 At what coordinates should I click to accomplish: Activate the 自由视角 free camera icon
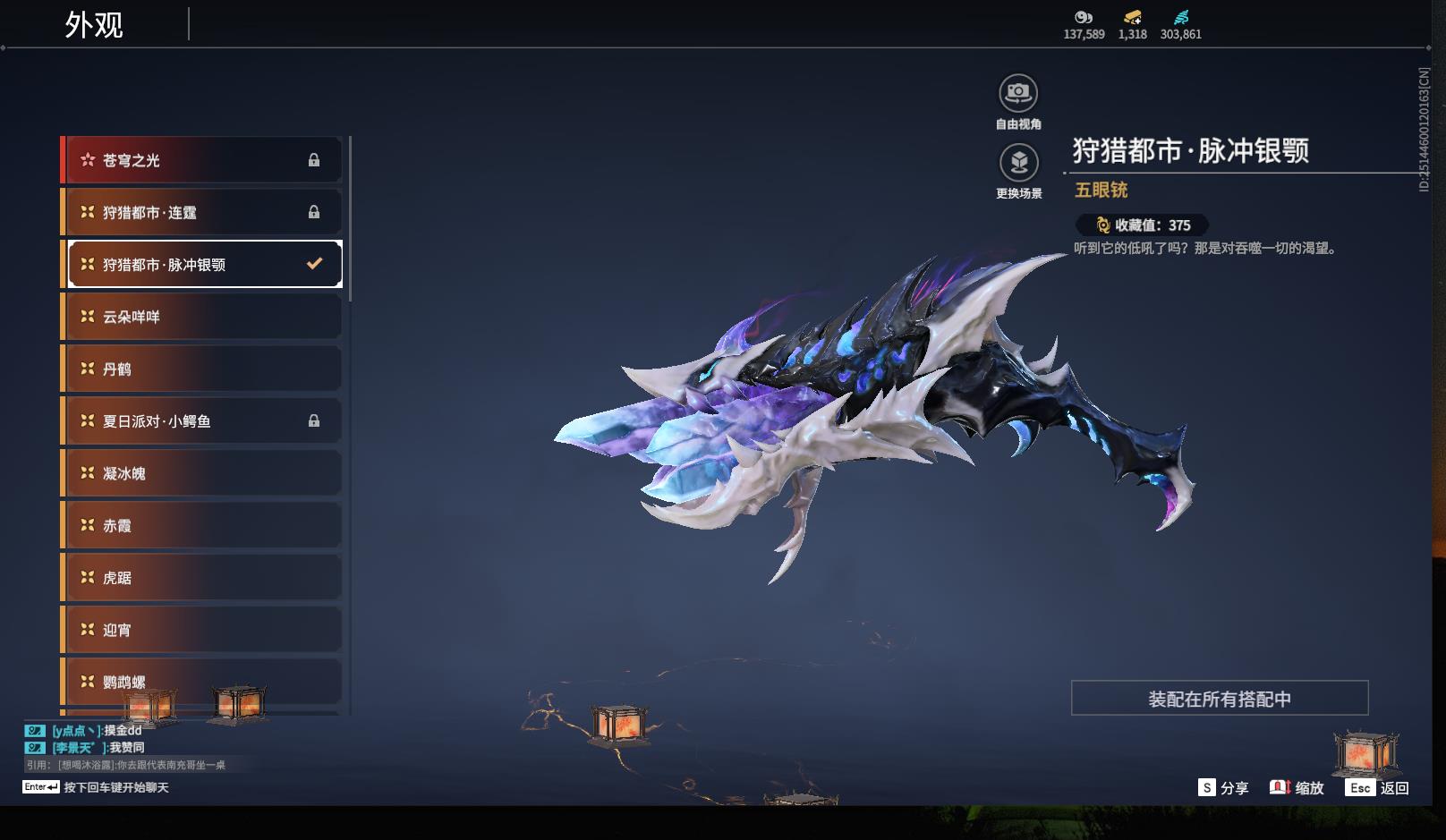1018,93
